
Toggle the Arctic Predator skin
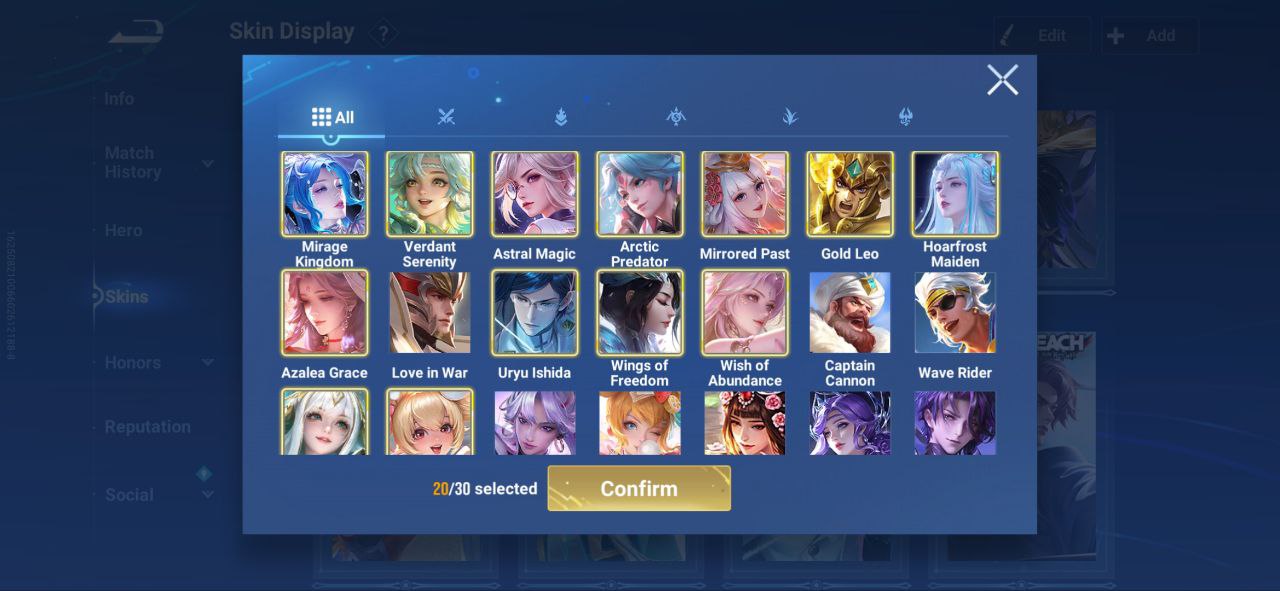640,194
